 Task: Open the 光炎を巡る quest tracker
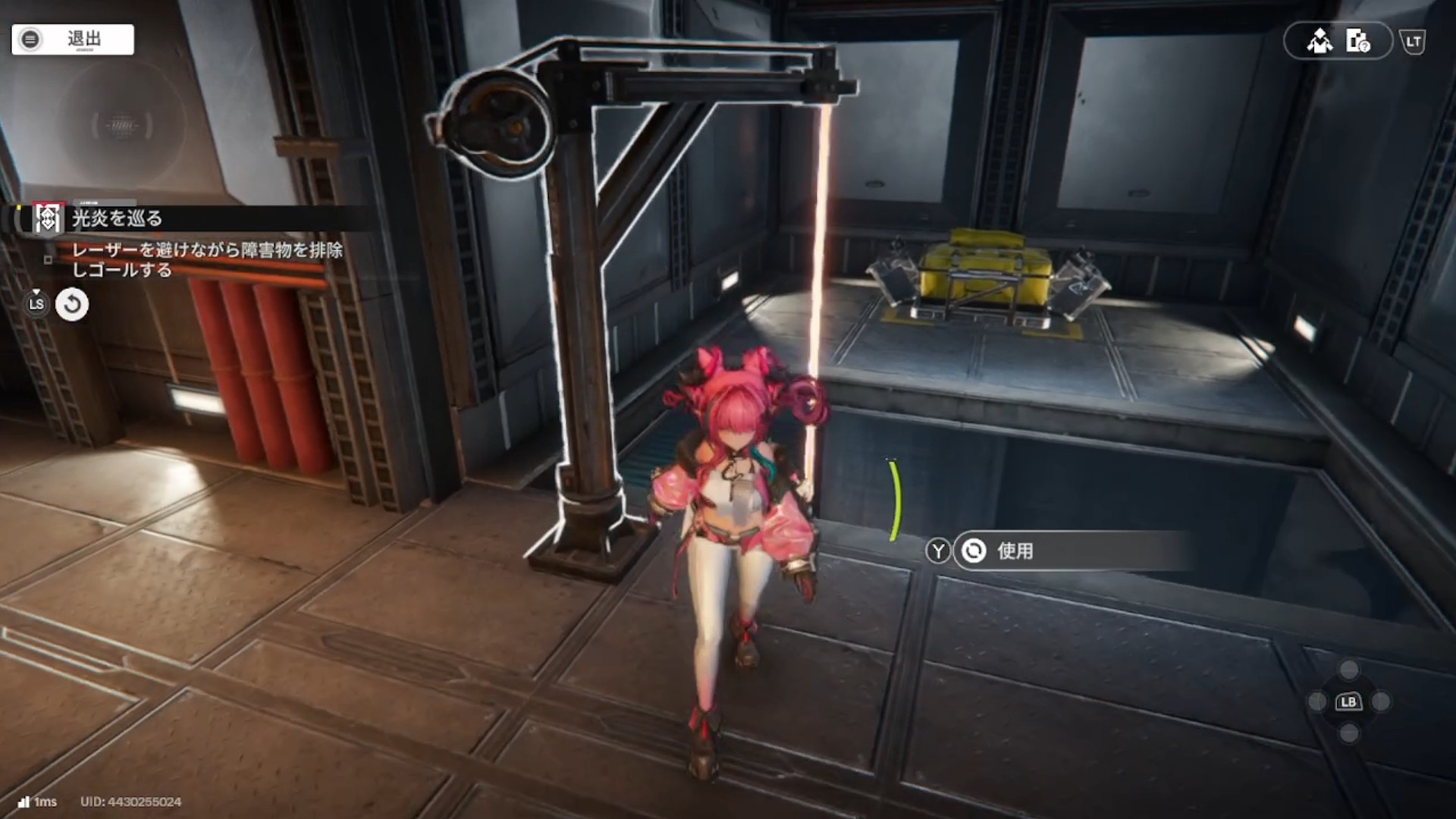click(x=117, y=219)
